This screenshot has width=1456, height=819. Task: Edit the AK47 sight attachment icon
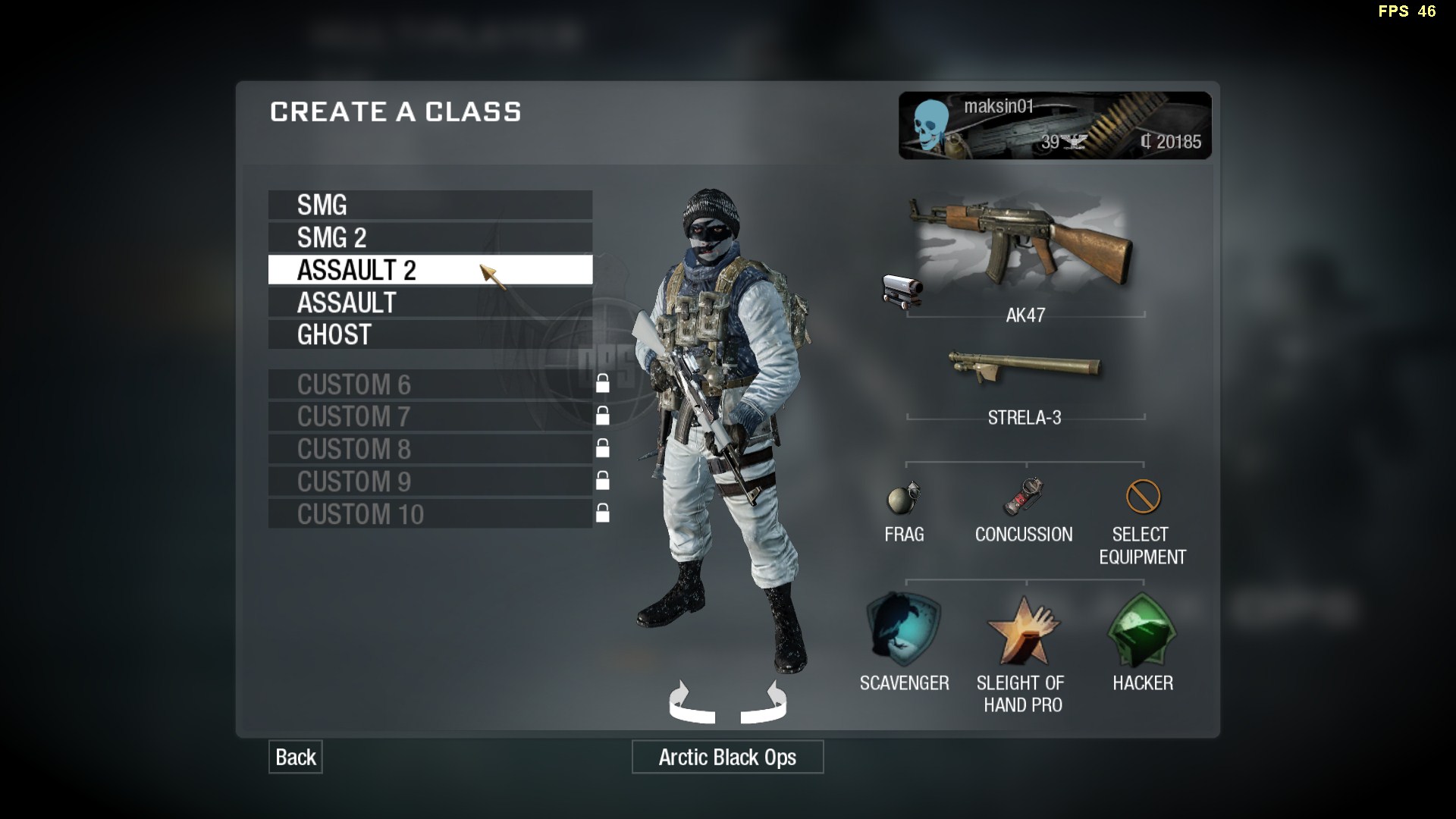(902, 291)
